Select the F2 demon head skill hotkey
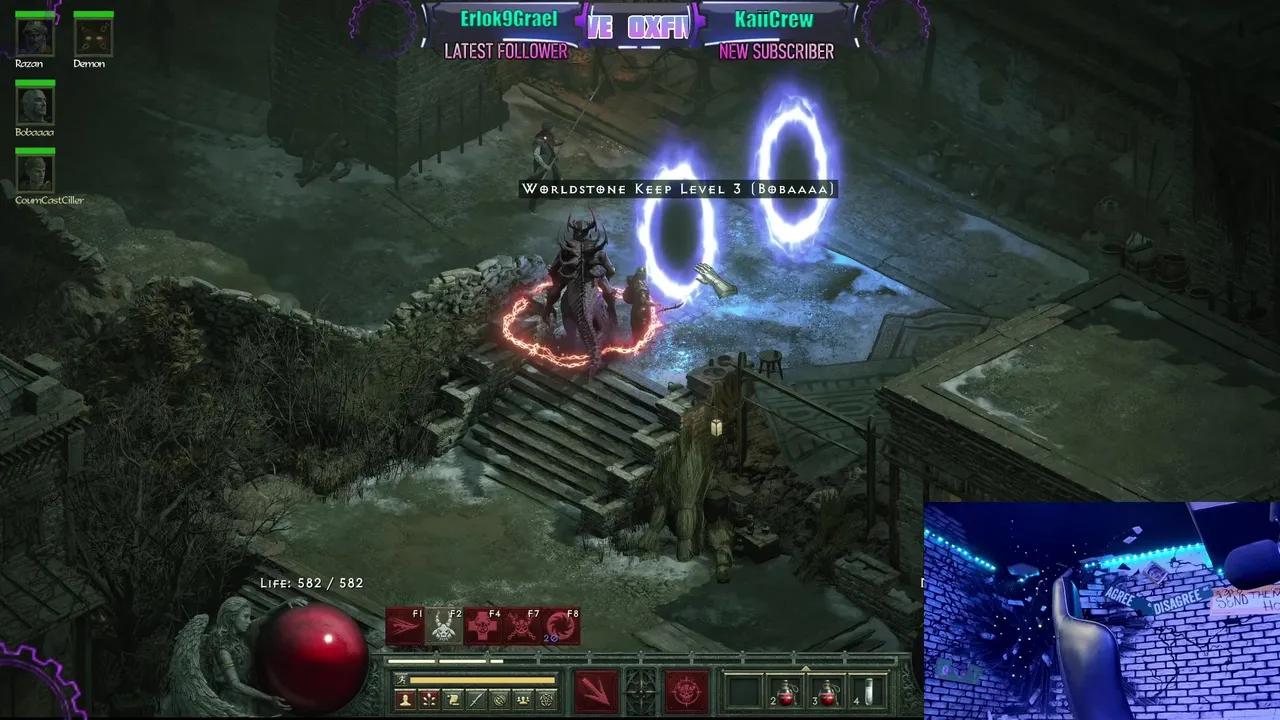Viewport: 1280px width, 720px height. 442,627
